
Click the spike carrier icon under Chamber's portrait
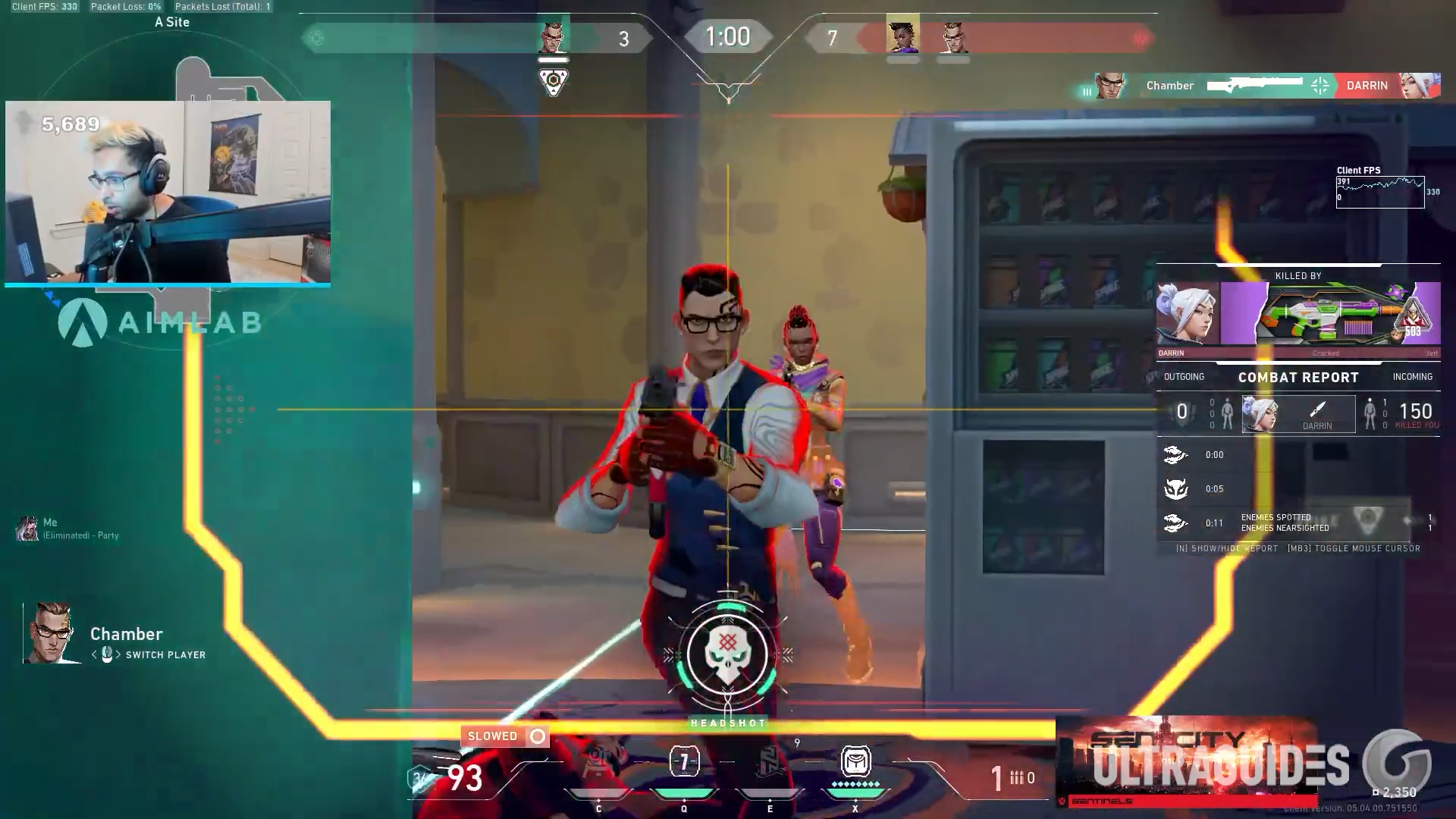click(554, 80)
